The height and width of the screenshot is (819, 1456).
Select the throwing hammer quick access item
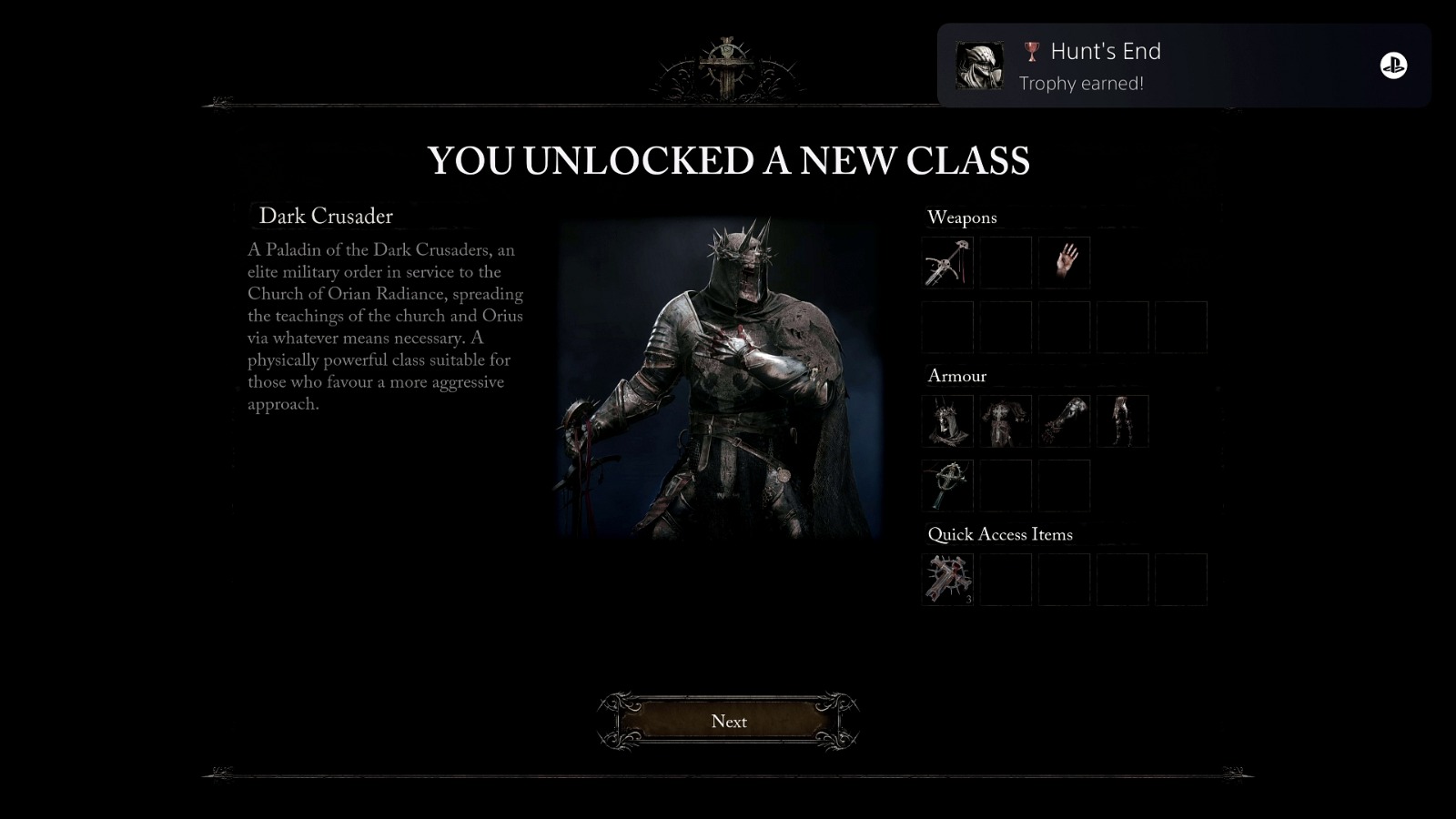(947, 579)
